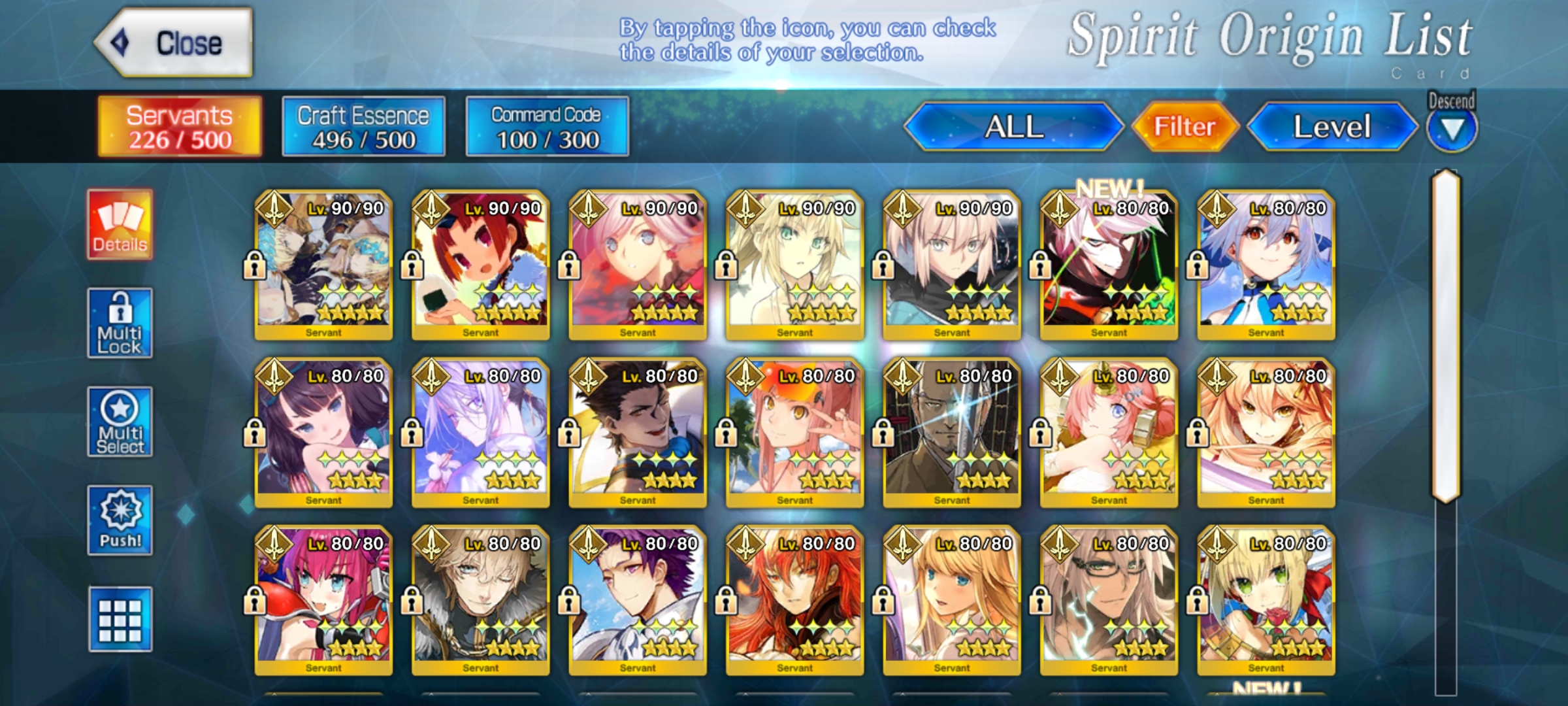The image size is (1568, 706).
Task: Toggle the Descend sort order arrow
Action: [x=1451, y=129]
